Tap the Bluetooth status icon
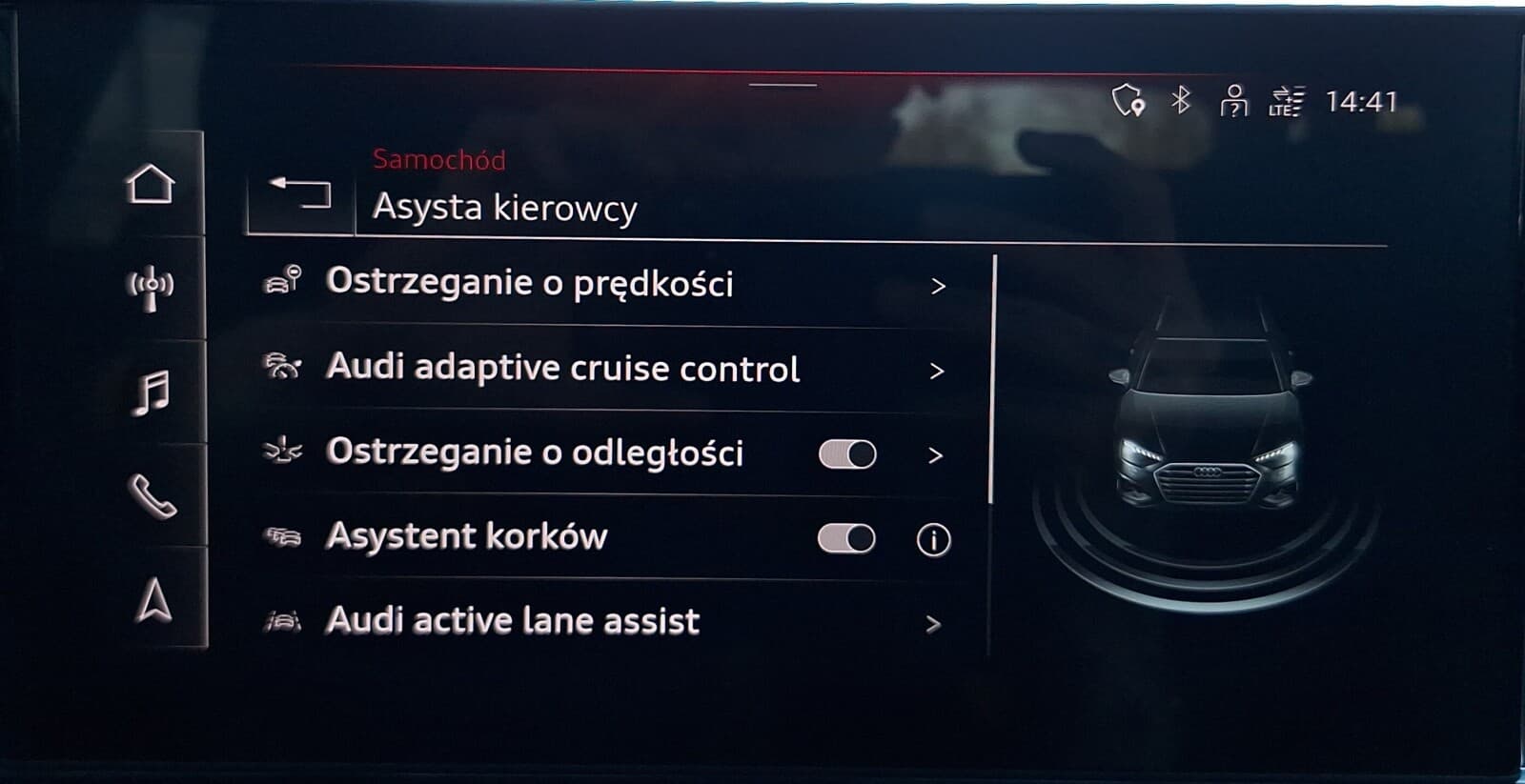The height and width of the screenshot is (784, 1525). (1181, 100)
